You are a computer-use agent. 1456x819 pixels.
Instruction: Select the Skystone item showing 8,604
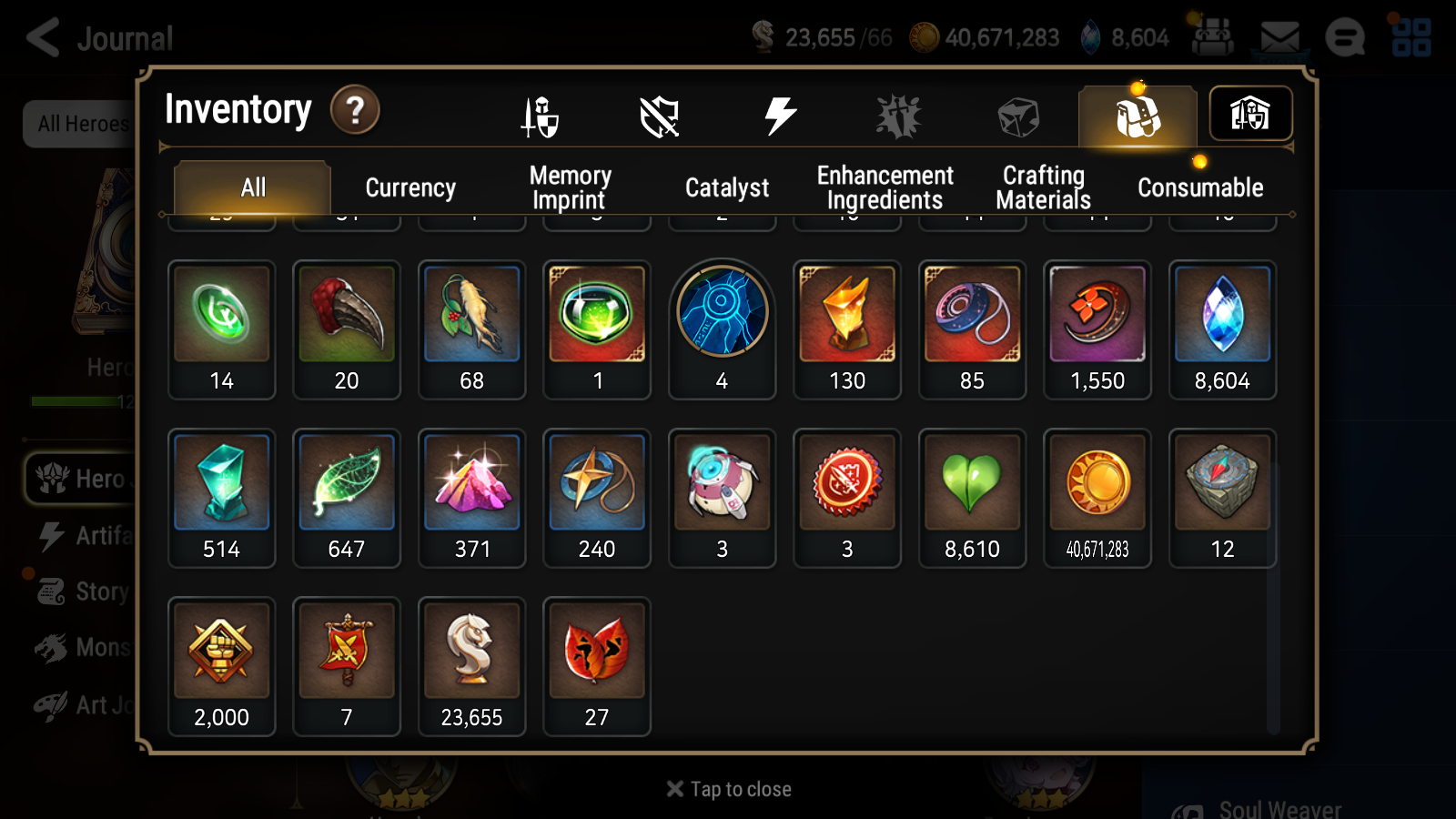[x=1222, y=314]
